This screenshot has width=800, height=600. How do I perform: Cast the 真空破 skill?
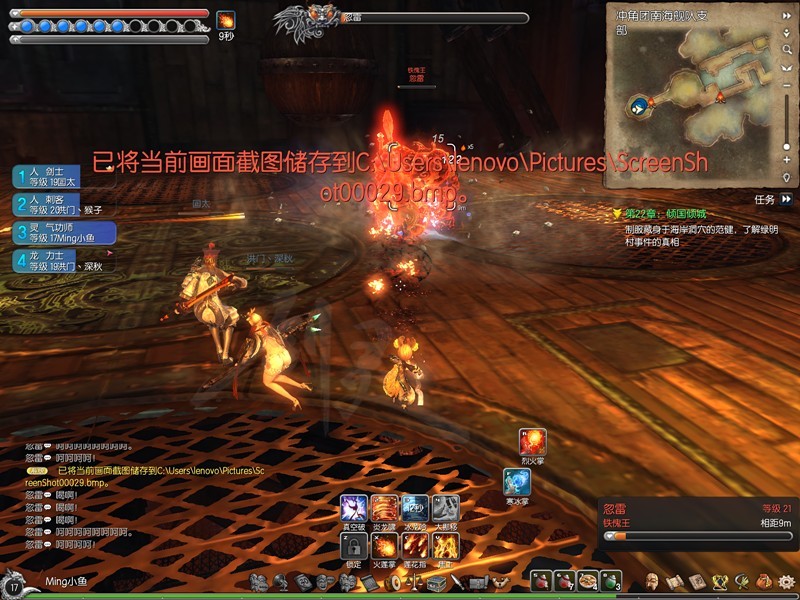pyautogui.click(x=353, y=507)
